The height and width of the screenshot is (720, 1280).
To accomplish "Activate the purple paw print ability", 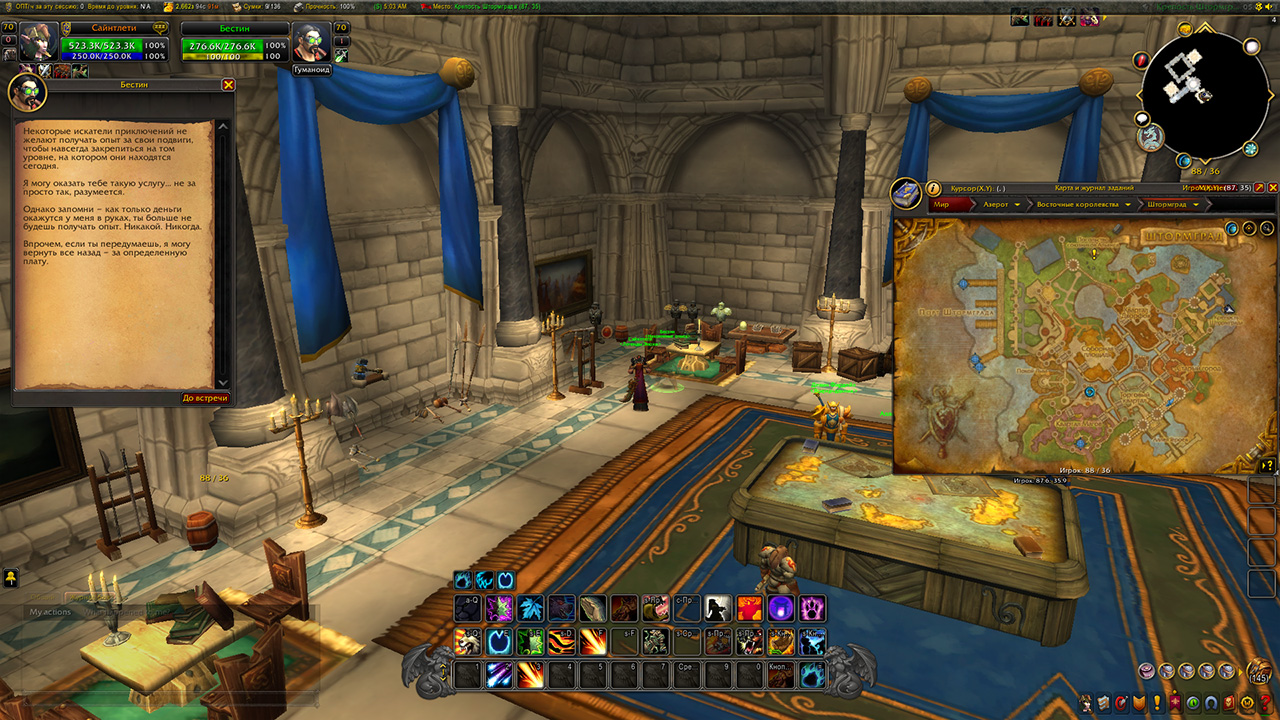I will [811, 608].
